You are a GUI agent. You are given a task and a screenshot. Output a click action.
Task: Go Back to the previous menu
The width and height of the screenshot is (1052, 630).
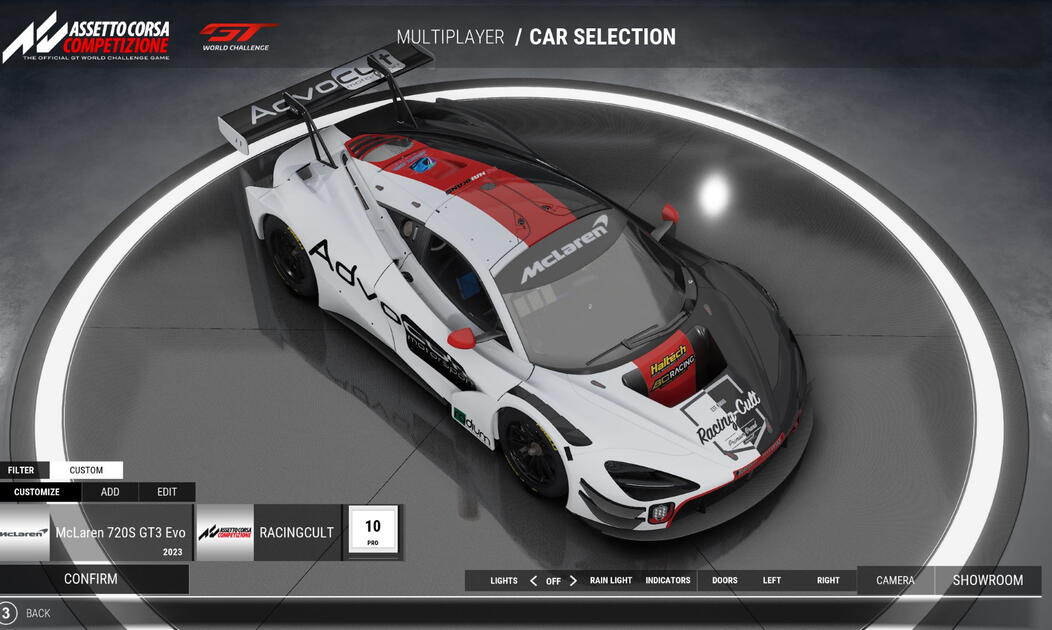[x=38, y=613]
